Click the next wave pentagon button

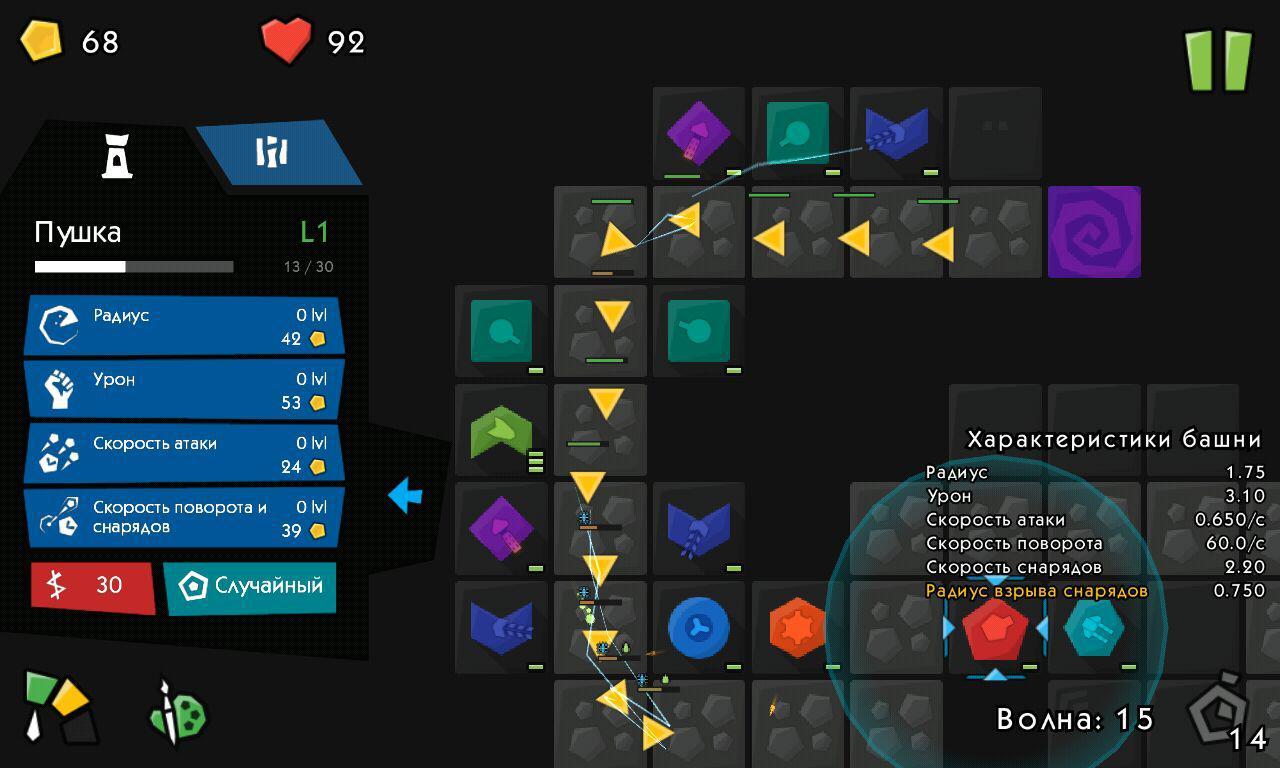1220,710
